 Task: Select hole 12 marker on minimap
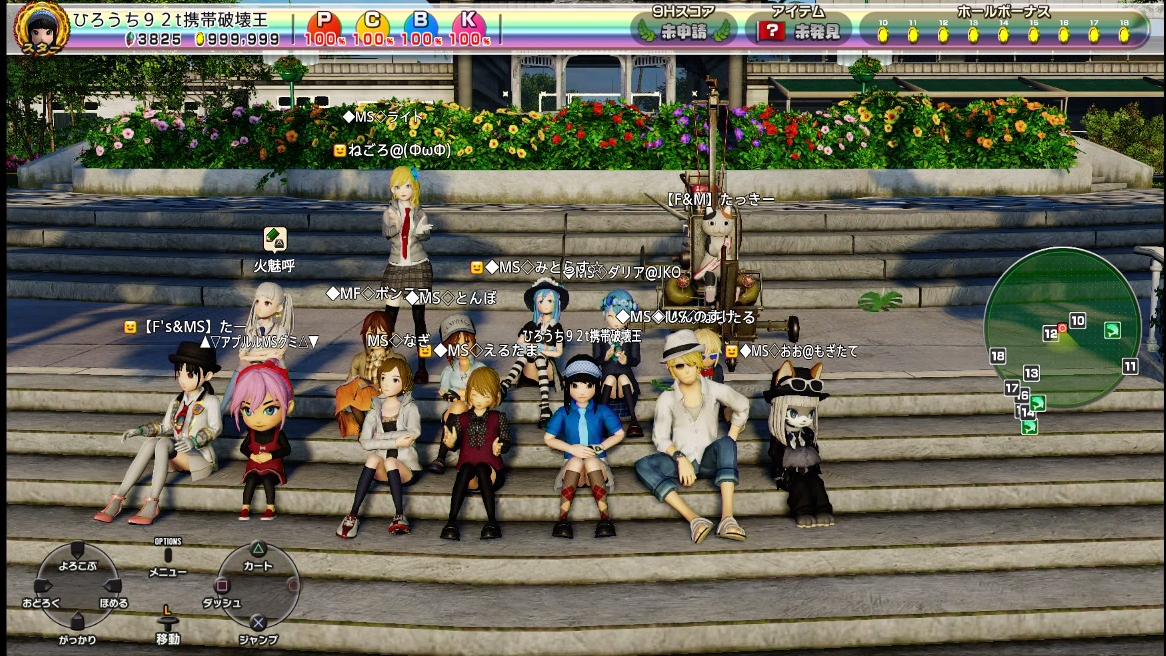pos(1050,333)
